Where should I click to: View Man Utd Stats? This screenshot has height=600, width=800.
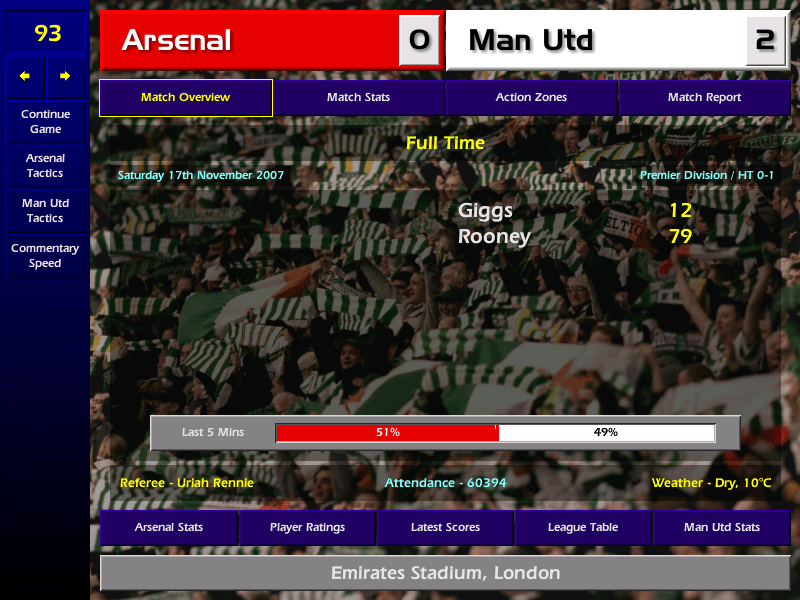[x=721, y=527]
